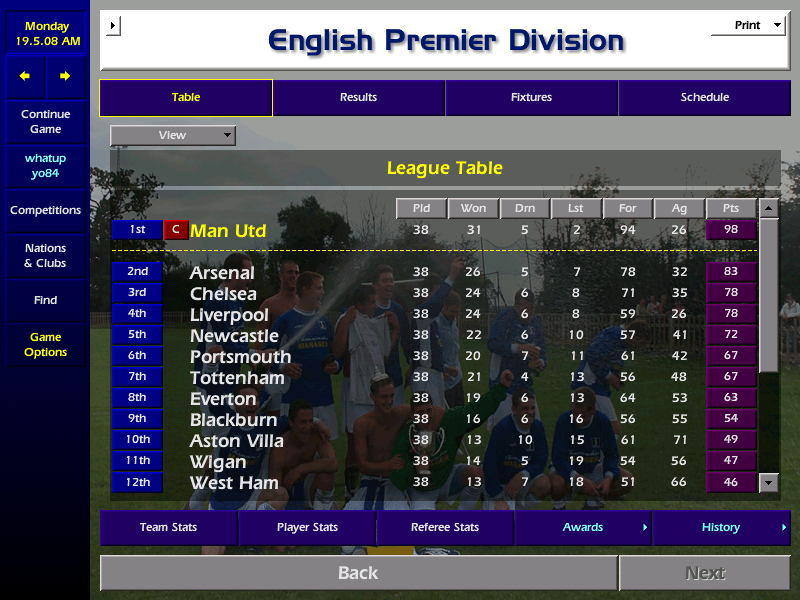Click the yellow left arrow button
This screenshot has height=600, width=800.
pyautogui.click(x=25, y=76)
